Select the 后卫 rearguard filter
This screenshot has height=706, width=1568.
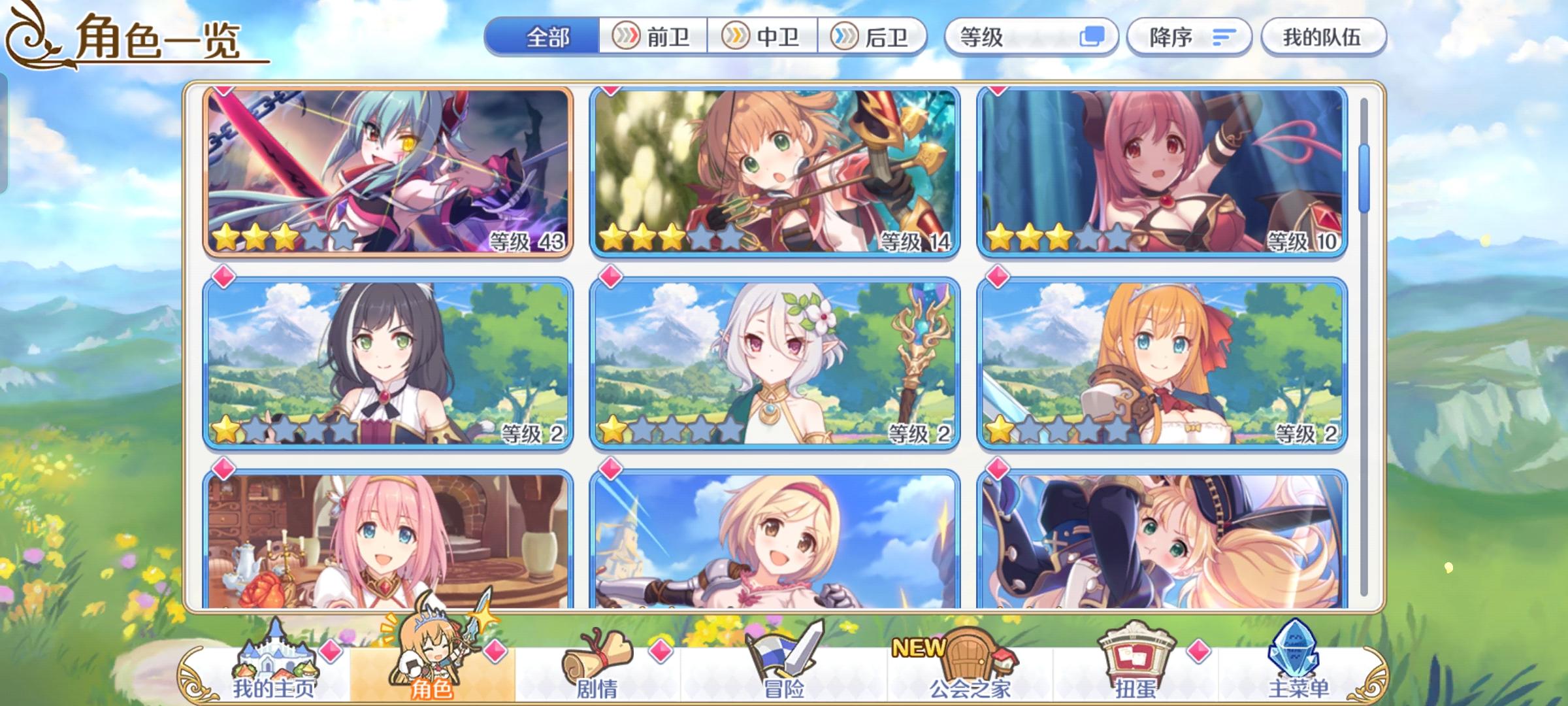[872, 37]
